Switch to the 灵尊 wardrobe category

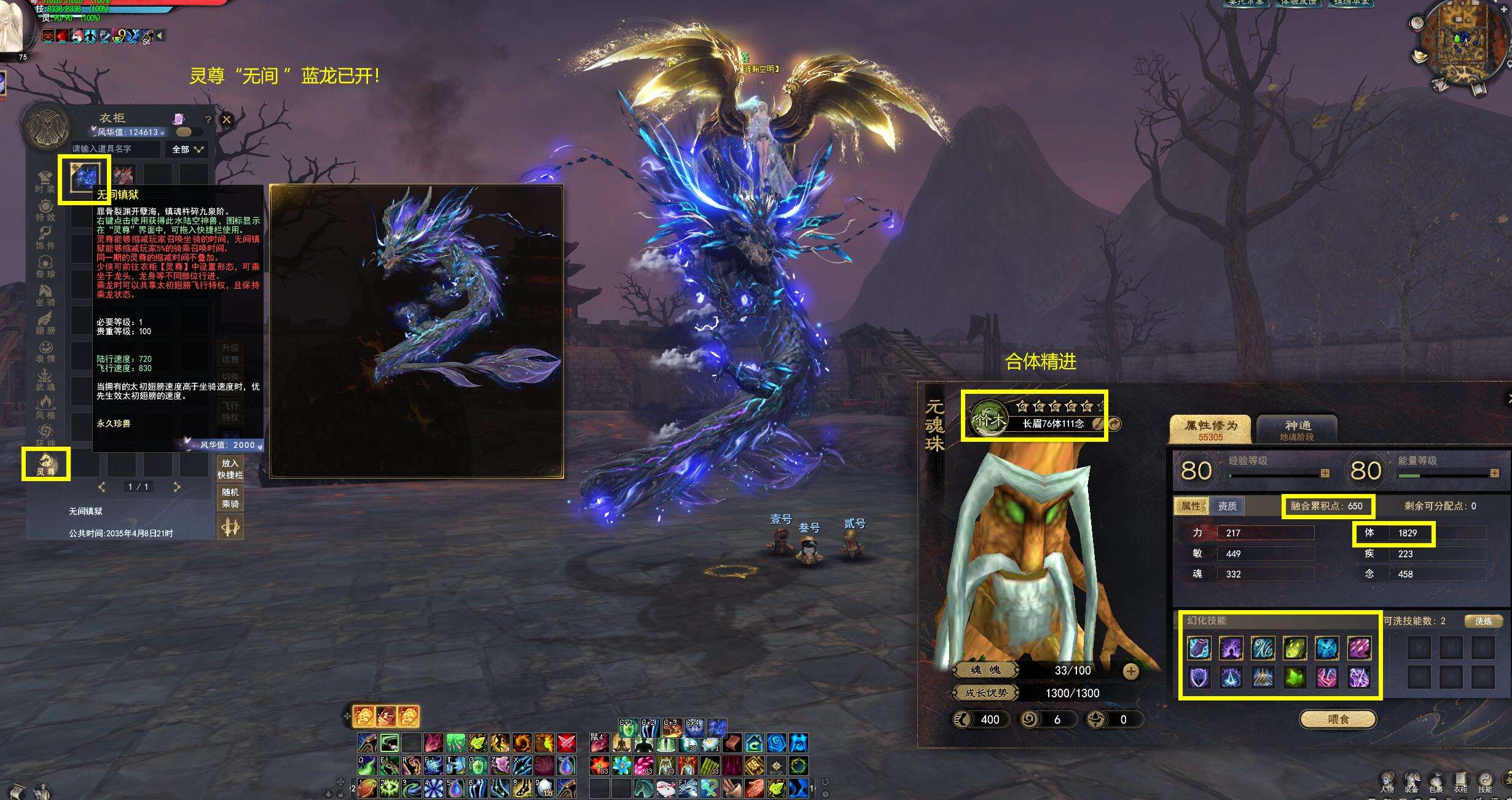[46, 464]
